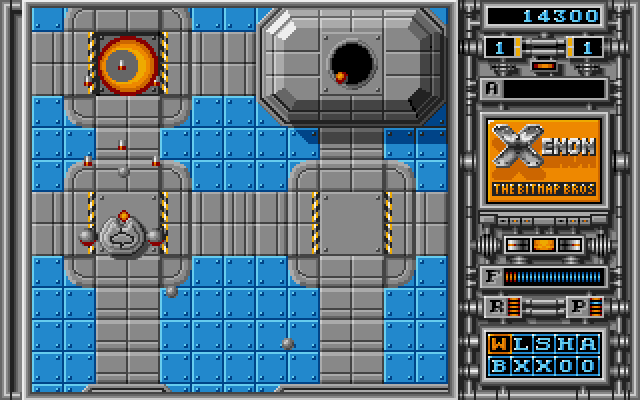Click the L power-up tile

[x=523, y=345]
